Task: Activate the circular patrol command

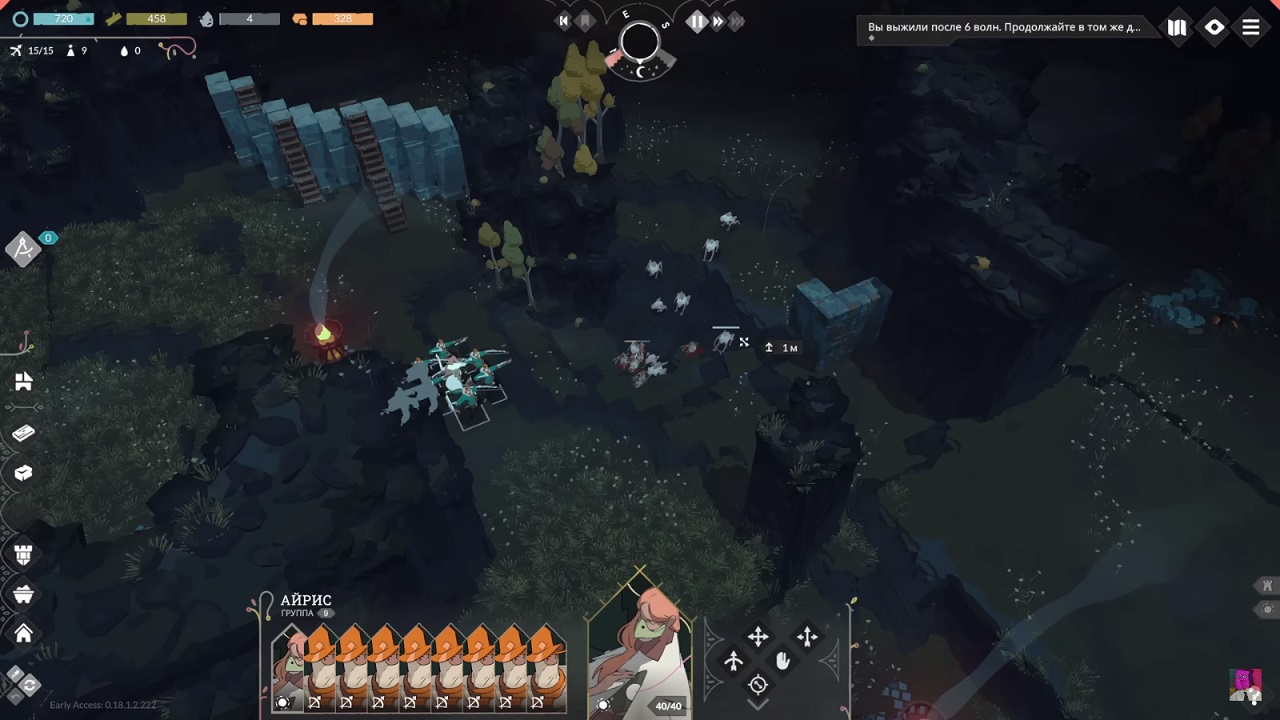Action: [758, 685]
